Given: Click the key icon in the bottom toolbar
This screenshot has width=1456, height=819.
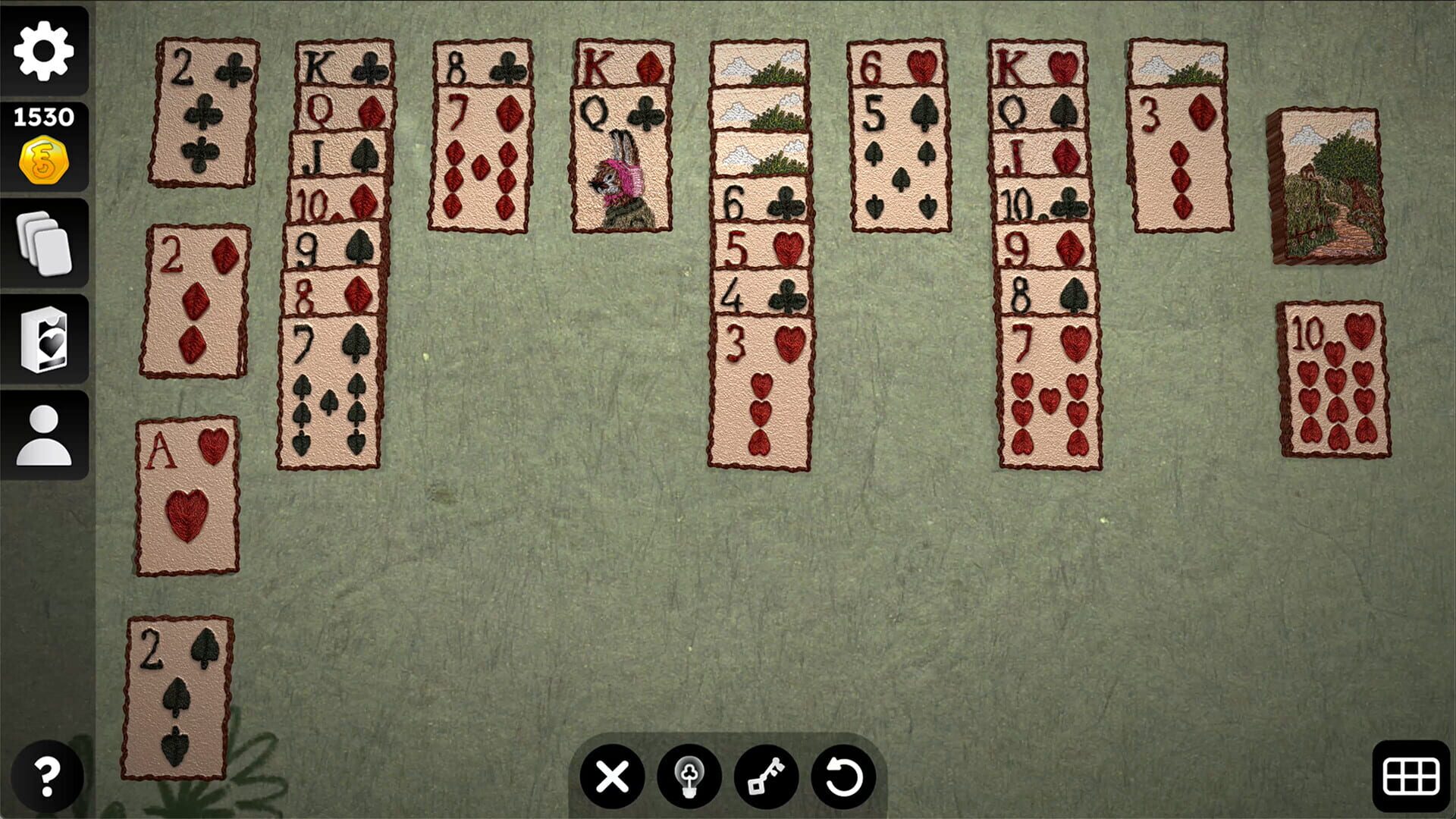Looking at the screenshot, I should [x=766, y=777].
